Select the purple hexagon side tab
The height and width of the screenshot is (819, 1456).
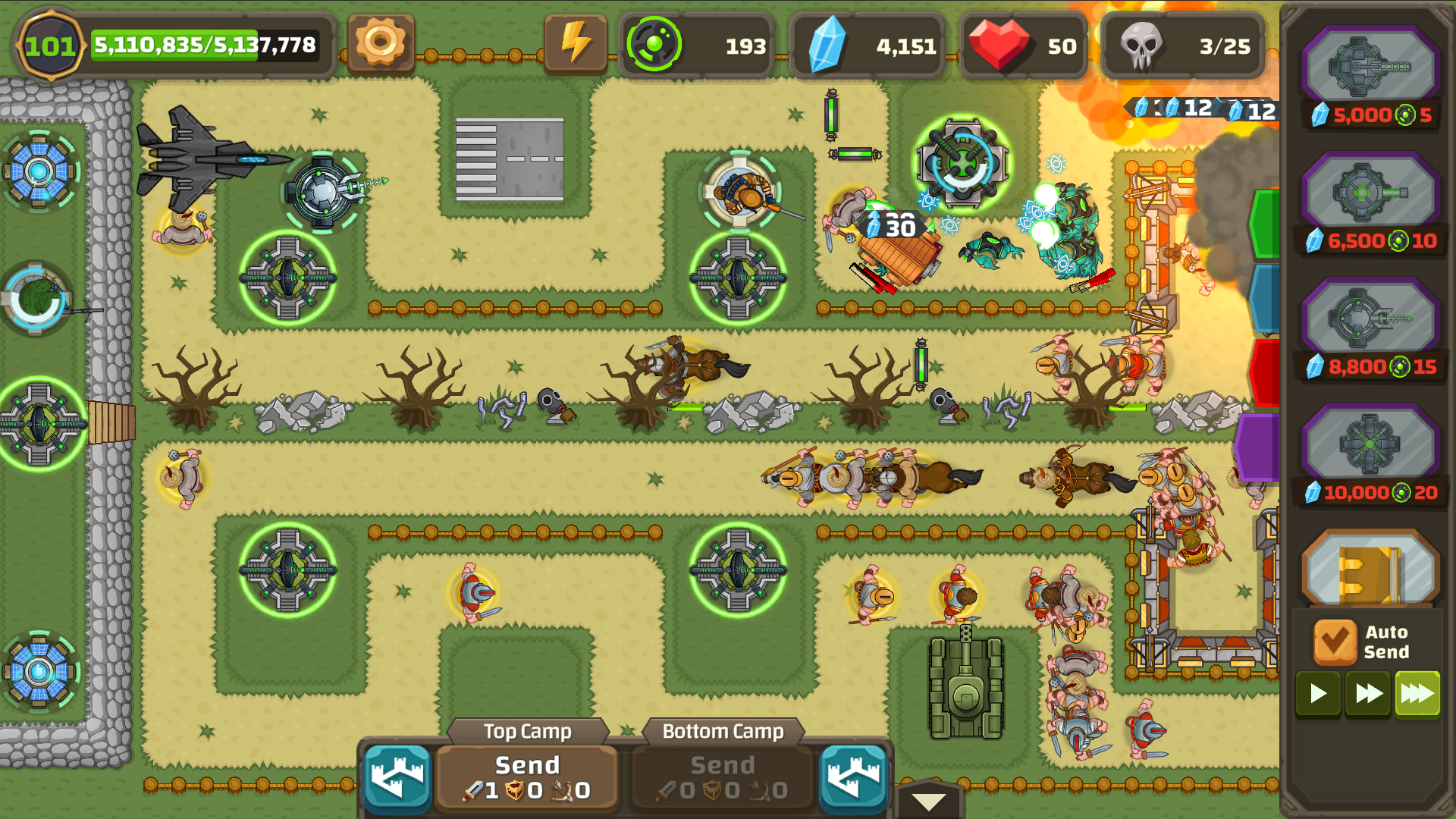(1258, 447)
